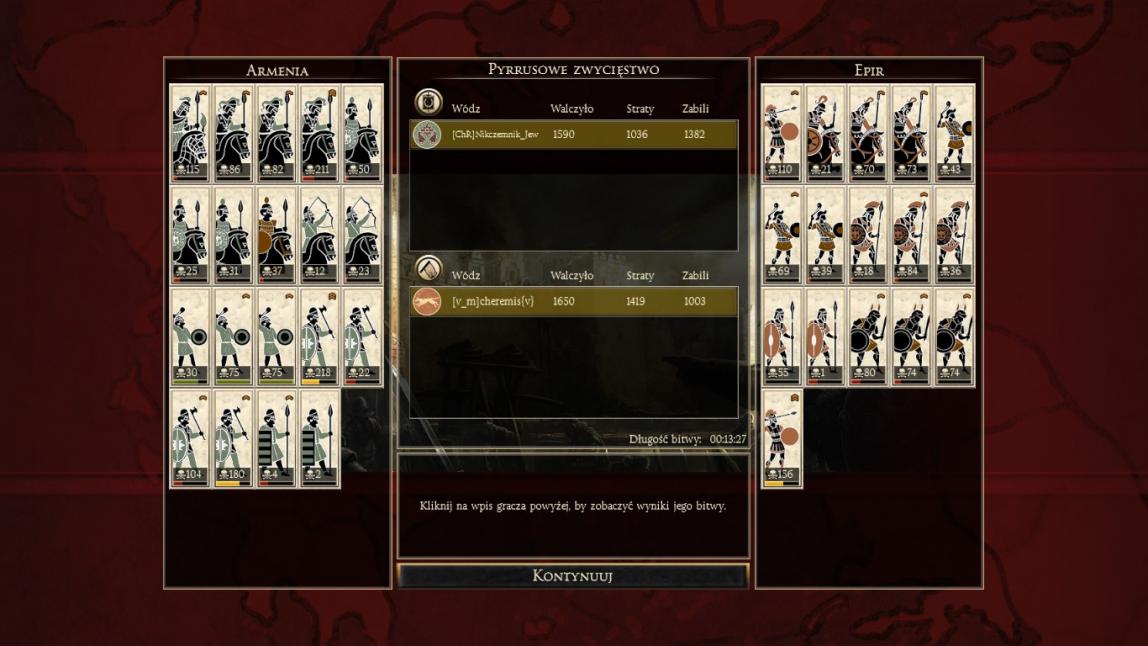Select Armenia horse archer card with 12 kills
Viewport: 1148px width, 646px height.
pos(319,235)
